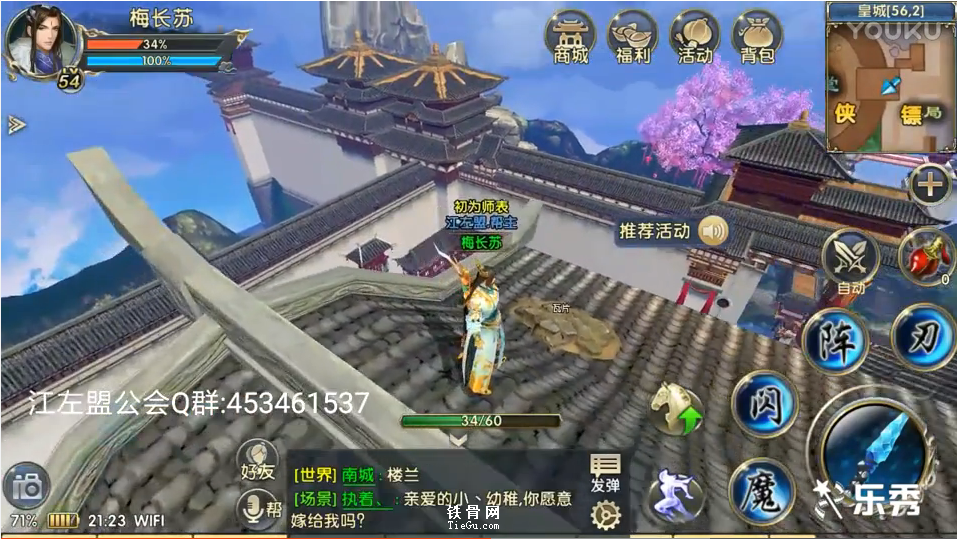Open the 背包 backpack
This screenshot has height=539, width=957.
(x=757, y=37)
